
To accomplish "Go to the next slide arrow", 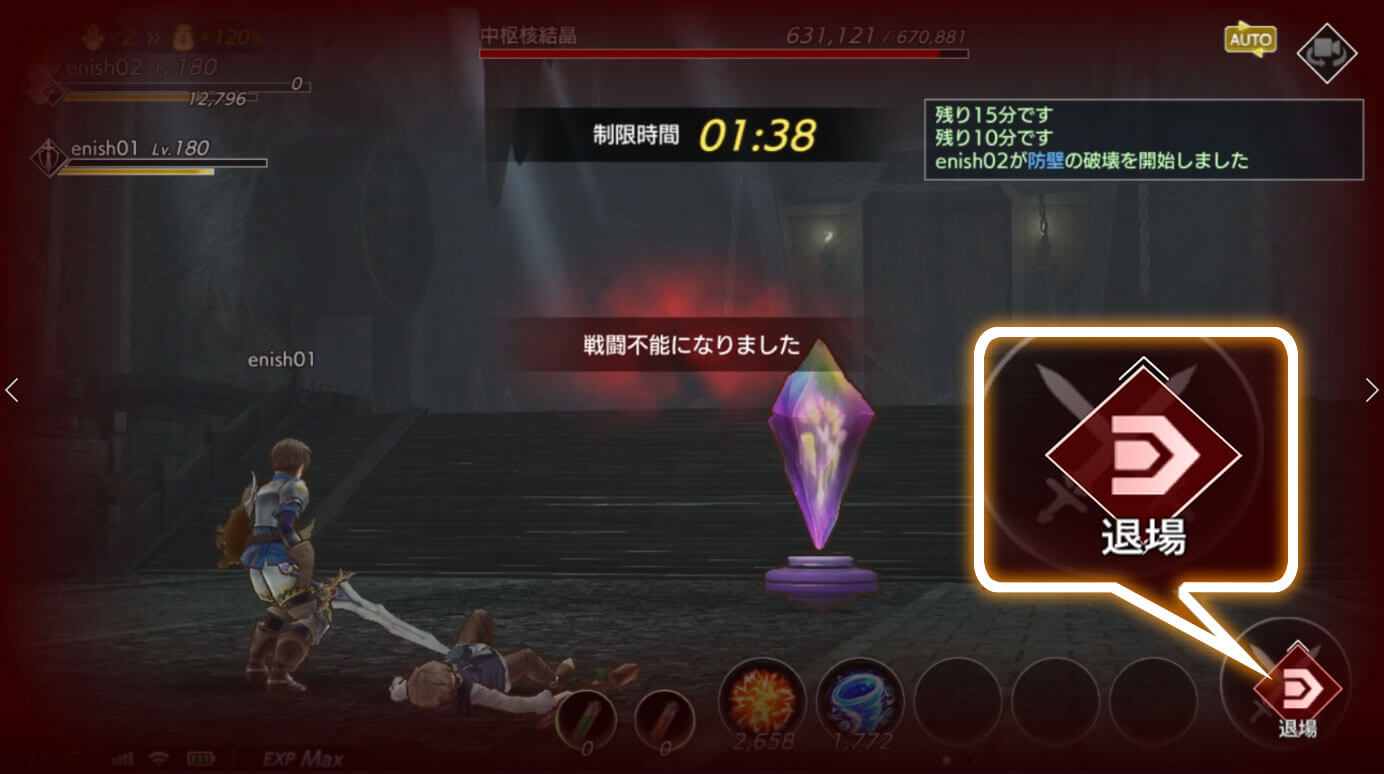I will click(1371, 390).
